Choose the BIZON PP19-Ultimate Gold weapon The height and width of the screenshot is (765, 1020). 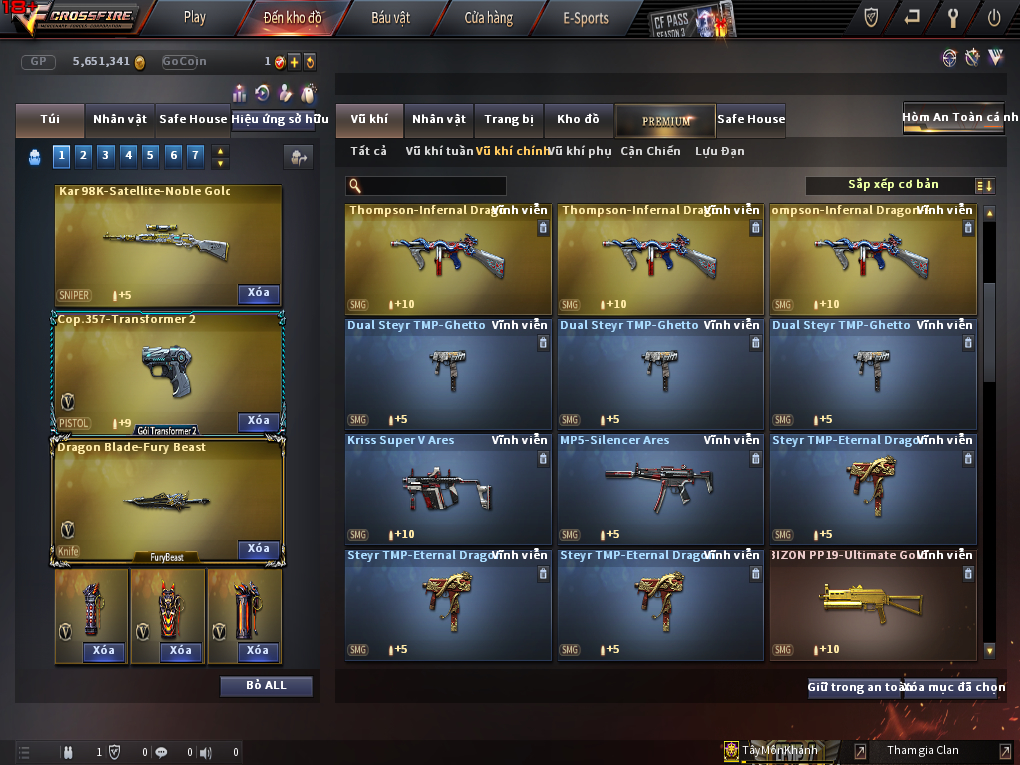[872, 603]
